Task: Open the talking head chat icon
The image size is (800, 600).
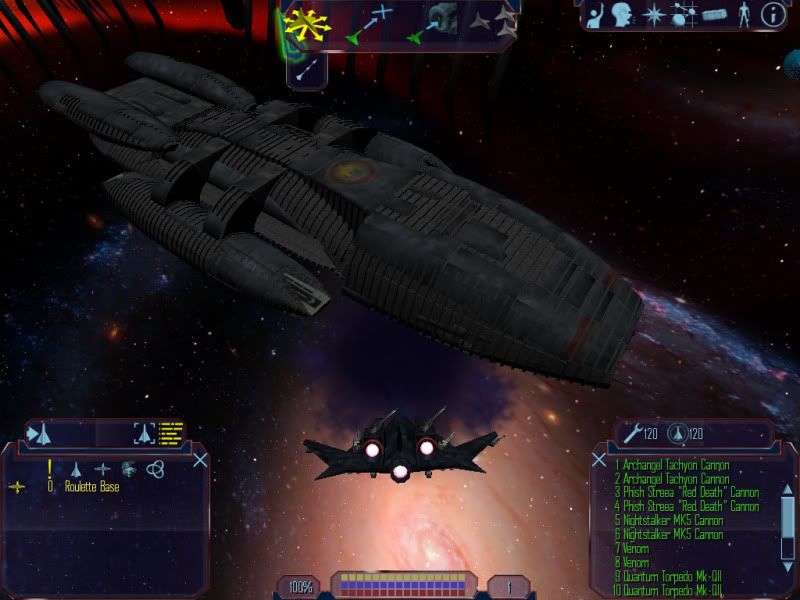Action: click(625, 15)
